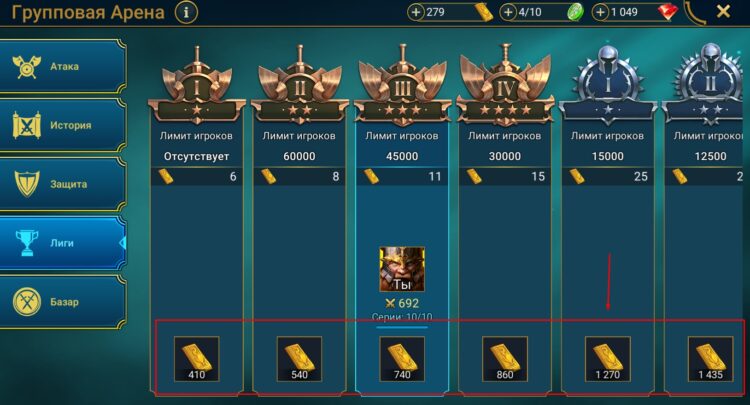This screenshot has width=750, height=405.
Task: Buy red gems with plus button
Action: click(x=600, y=13)
